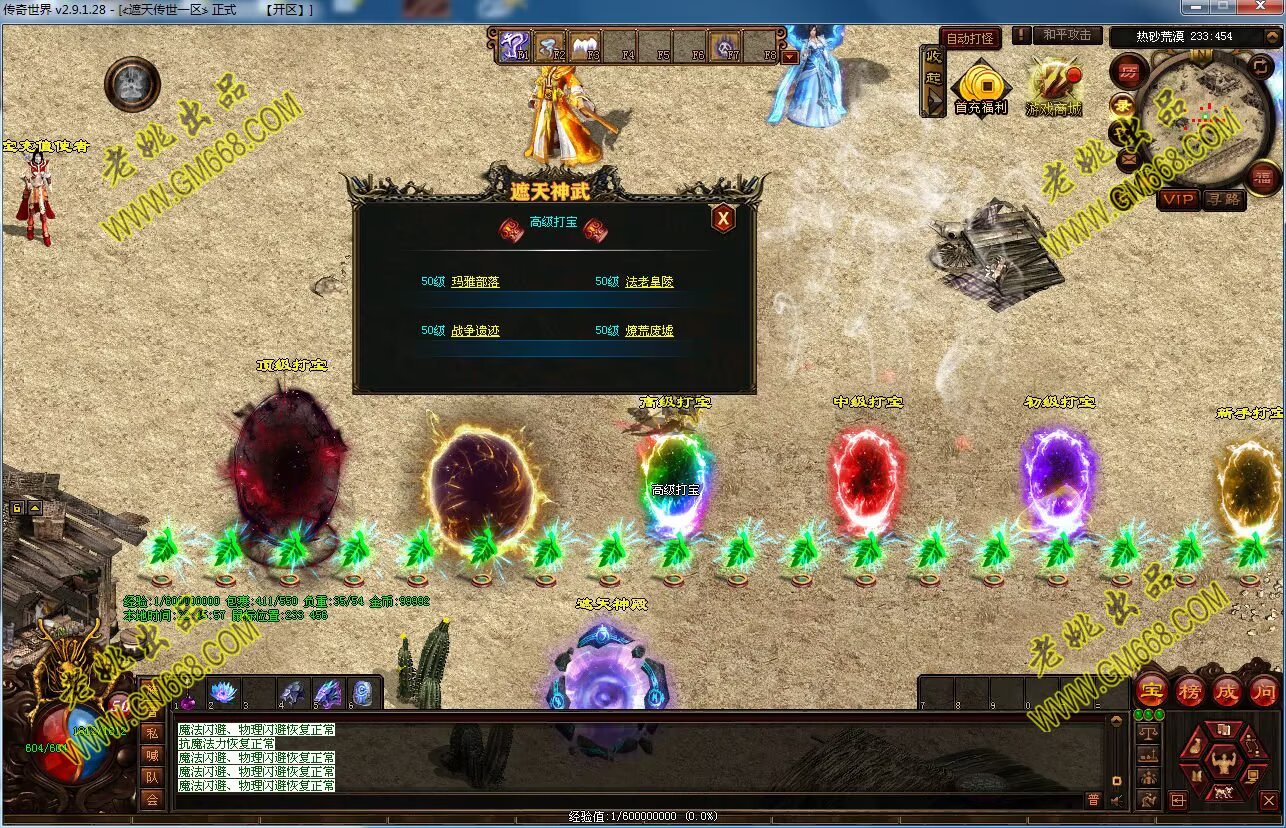Image resolution: width=1286 pixels, height=828 pixels.
Task: Switch chat to the 私 private channel
Action: click(151, 733)
